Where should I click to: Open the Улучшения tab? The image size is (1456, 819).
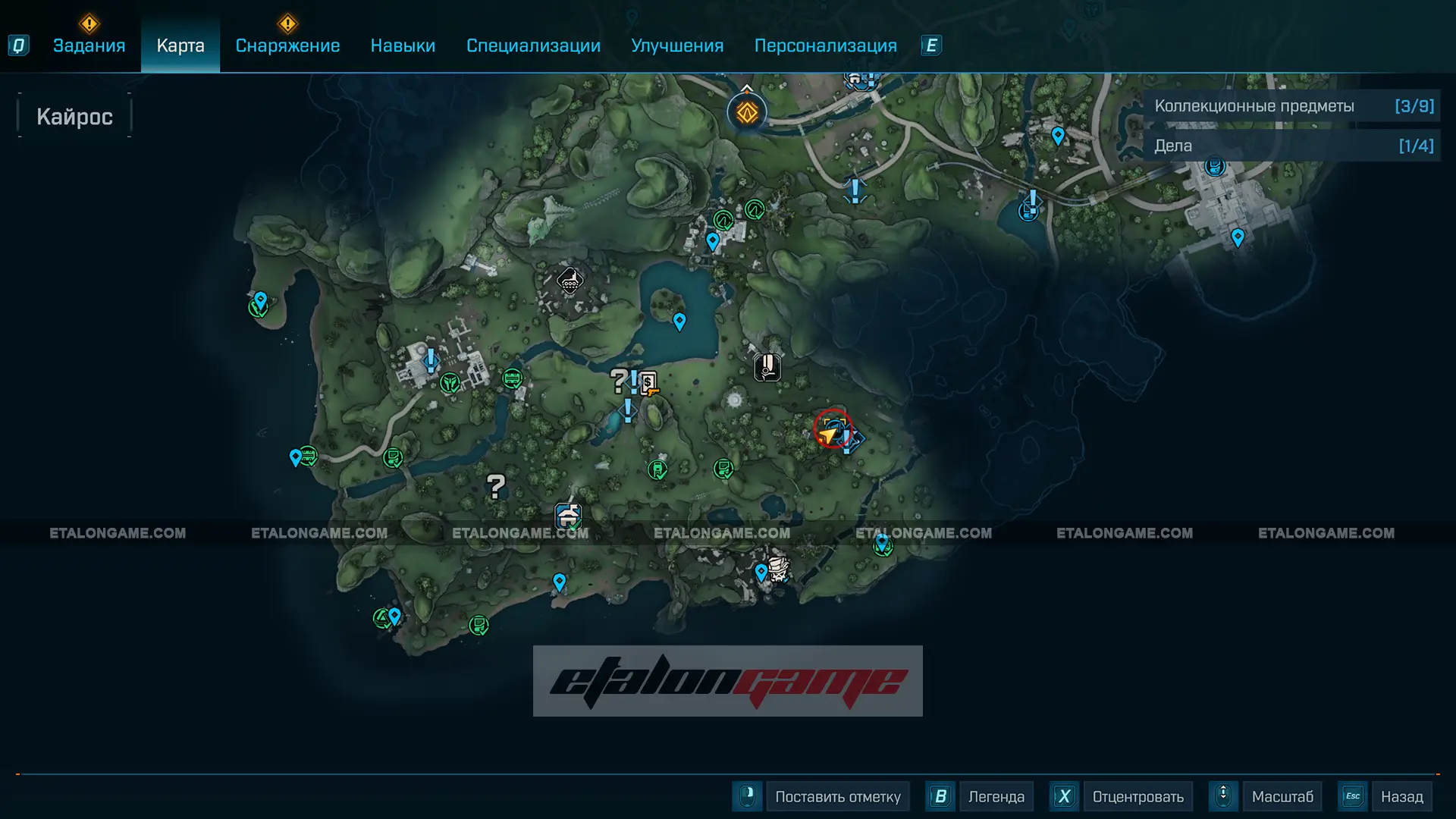[x=677, y=45]
